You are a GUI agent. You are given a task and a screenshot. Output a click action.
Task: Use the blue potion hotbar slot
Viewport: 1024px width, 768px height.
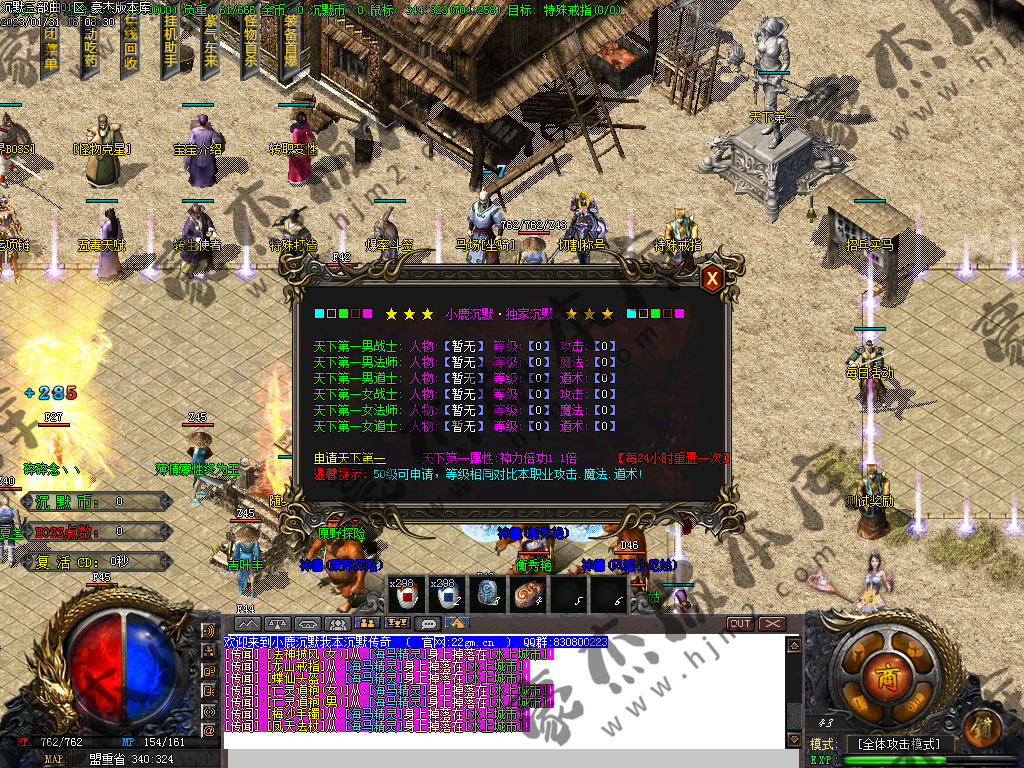447,595
